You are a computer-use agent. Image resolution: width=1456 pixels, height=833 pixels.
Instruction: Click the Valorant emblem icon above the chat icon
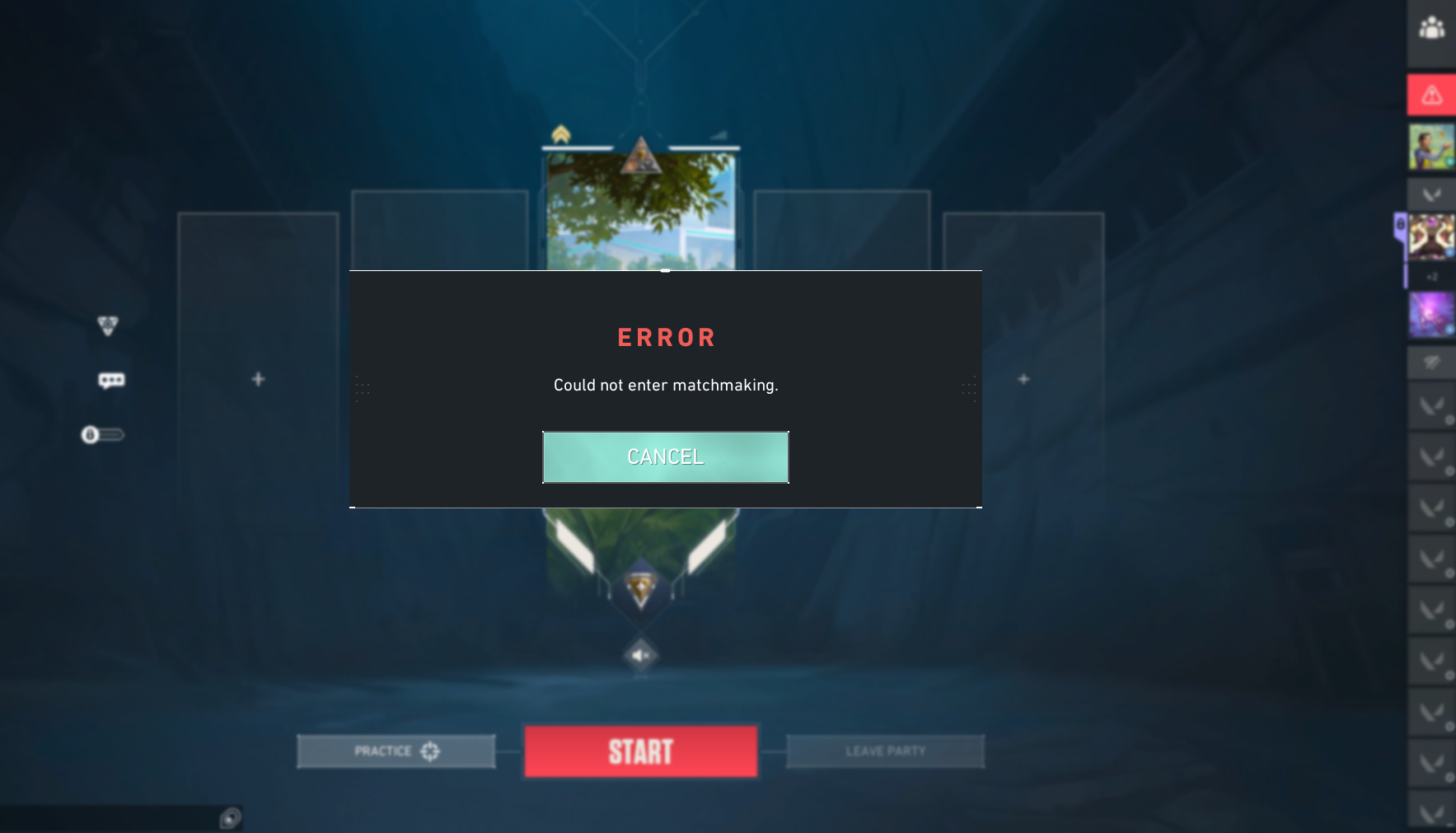point(108,325)
